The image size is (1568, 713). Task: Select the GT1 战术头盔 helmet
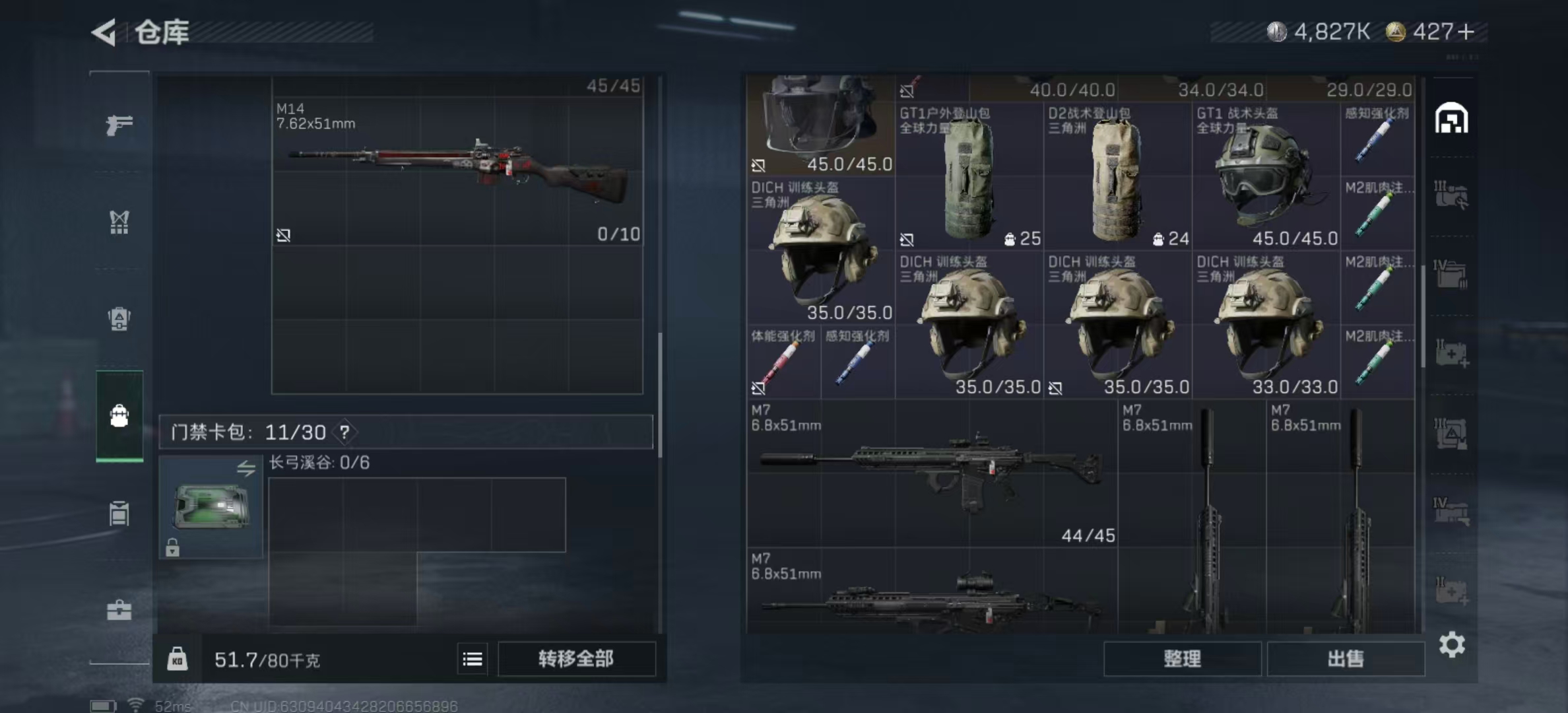pyautogui.click(x=1265, y=177)
